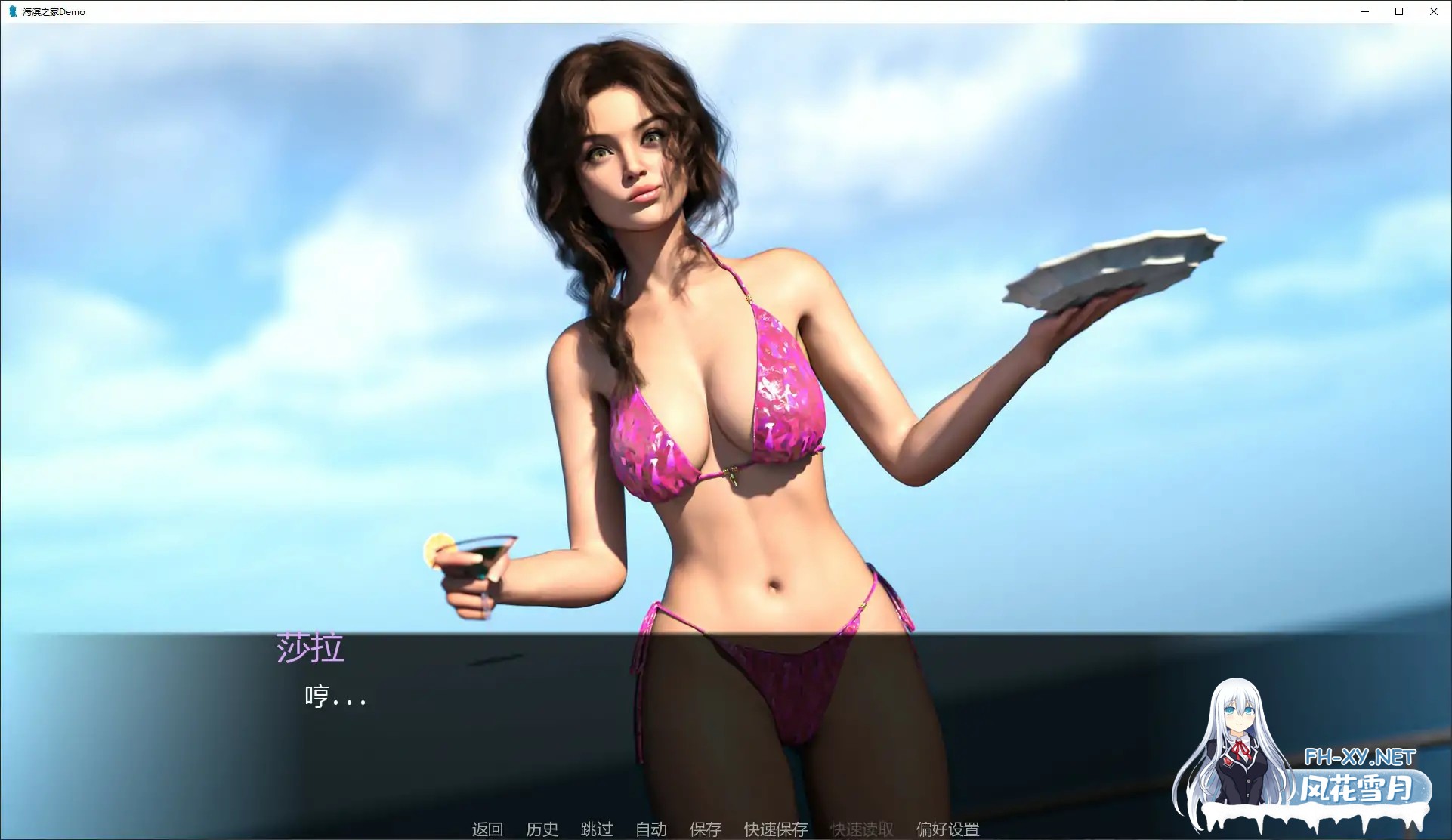Click the dialogue line 哼...
Screen dimensions: 1452x840
pyautogui.click(x=336, y=696)
